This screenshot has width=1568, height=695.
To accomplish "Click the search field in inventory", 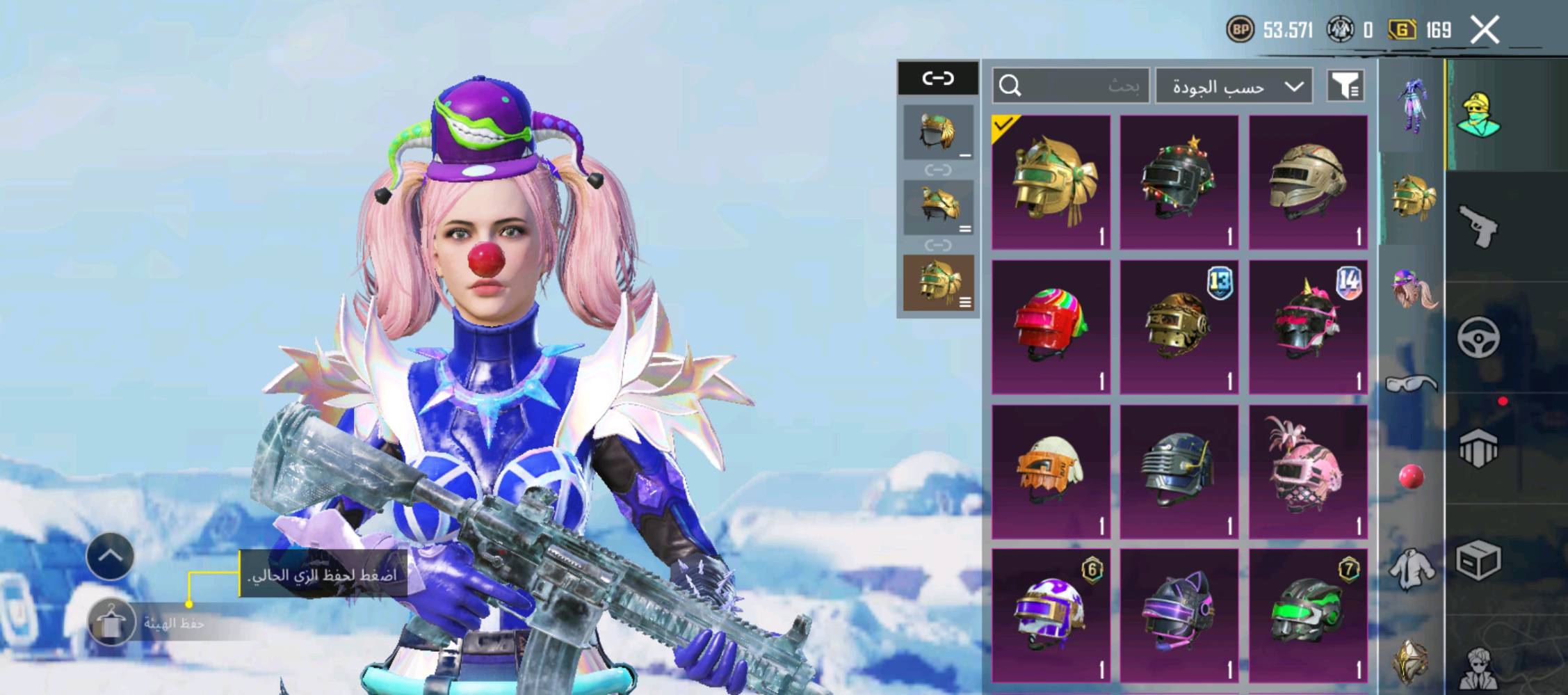I will [1071, 86].
